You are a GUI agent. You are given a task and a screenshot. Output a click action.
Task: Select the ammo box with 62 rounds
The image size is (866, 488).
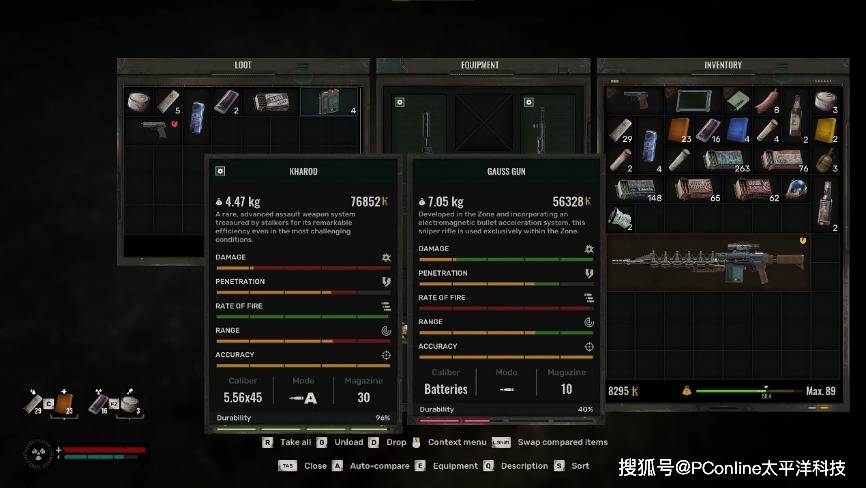pyautogui.click(x=752, y=189)
